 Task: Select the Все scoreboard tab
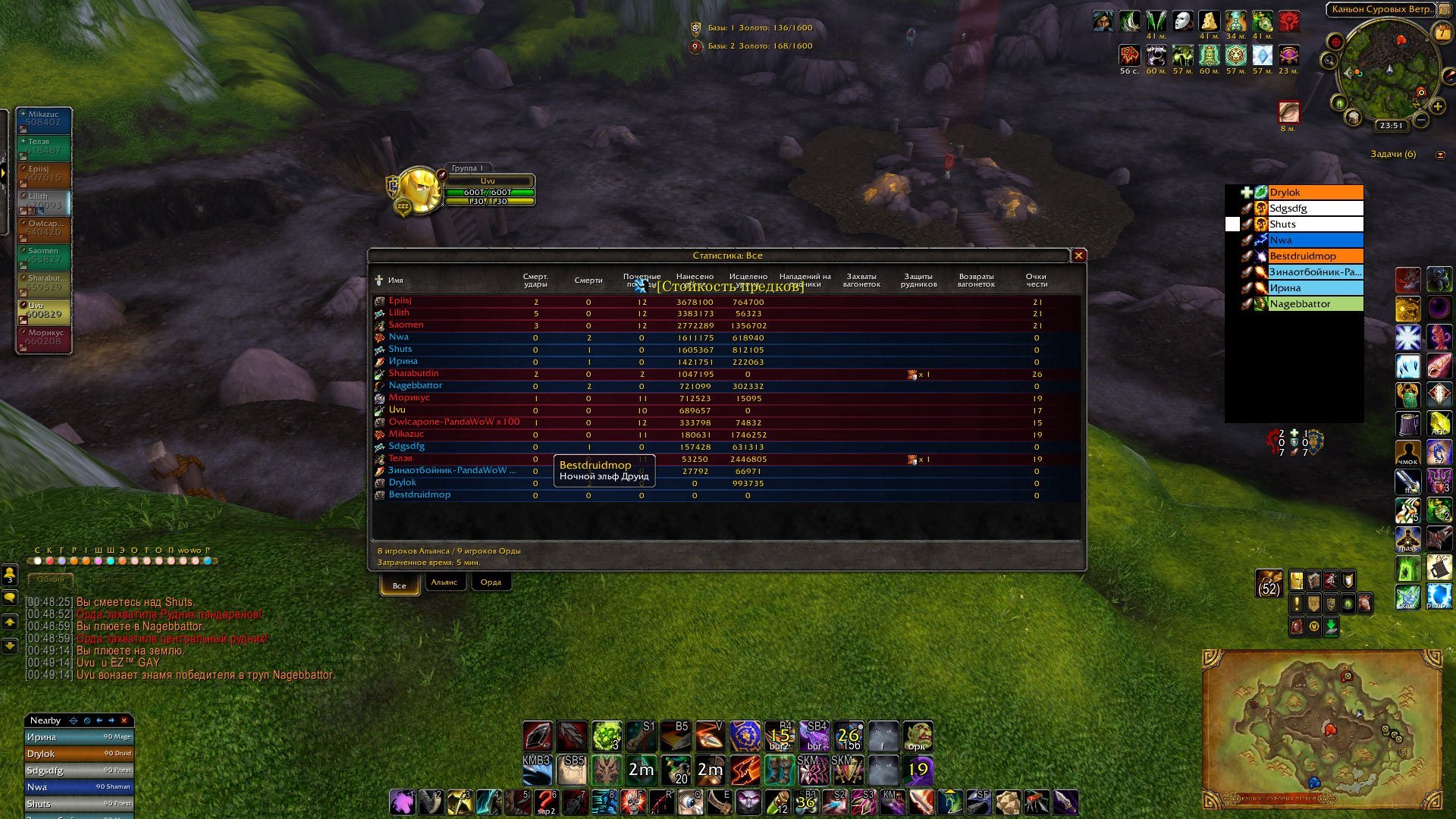pos(400,585)
